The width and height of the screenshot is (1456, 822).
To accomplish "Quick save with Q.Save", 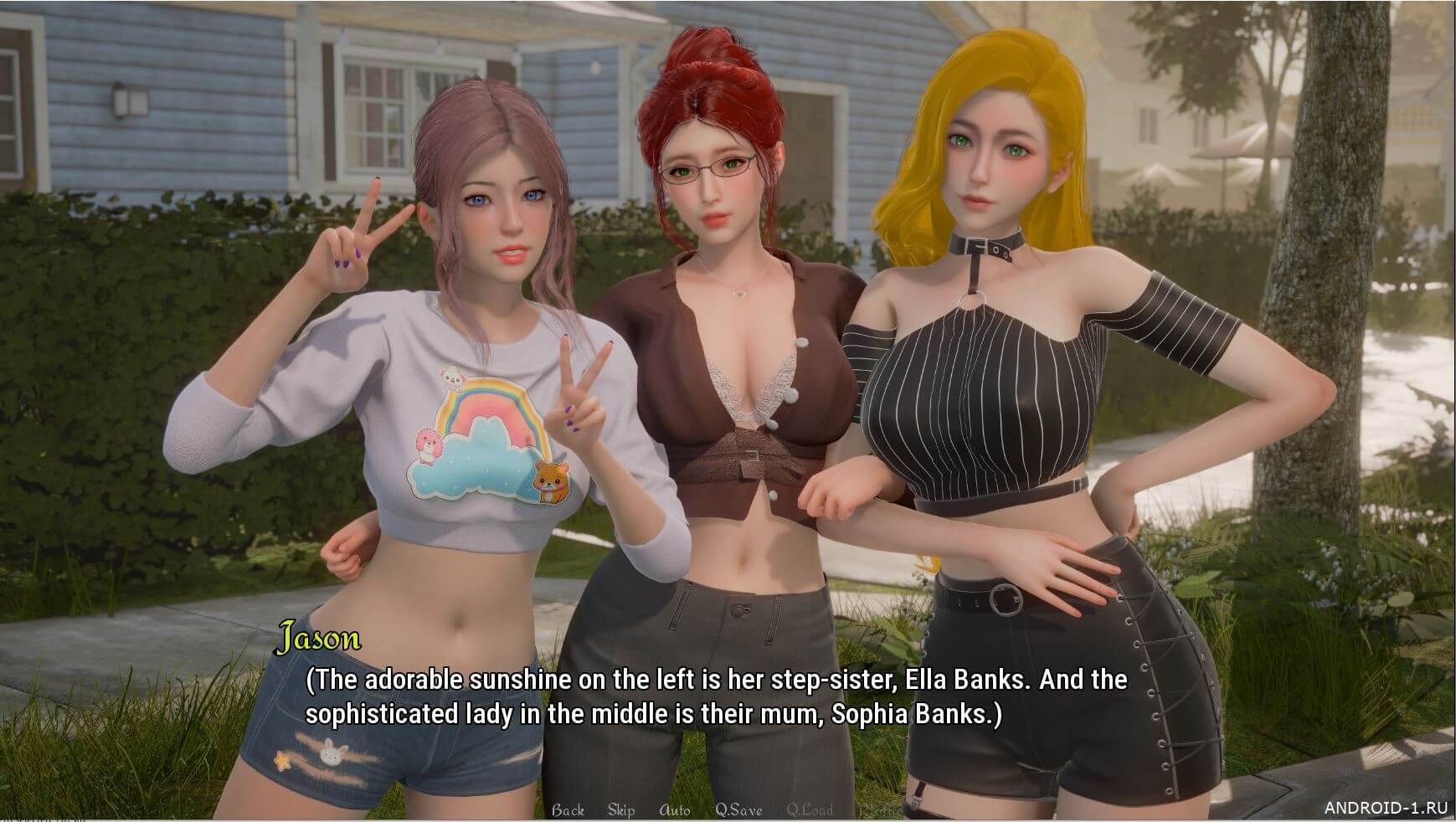I will click(x=738, y=809).
